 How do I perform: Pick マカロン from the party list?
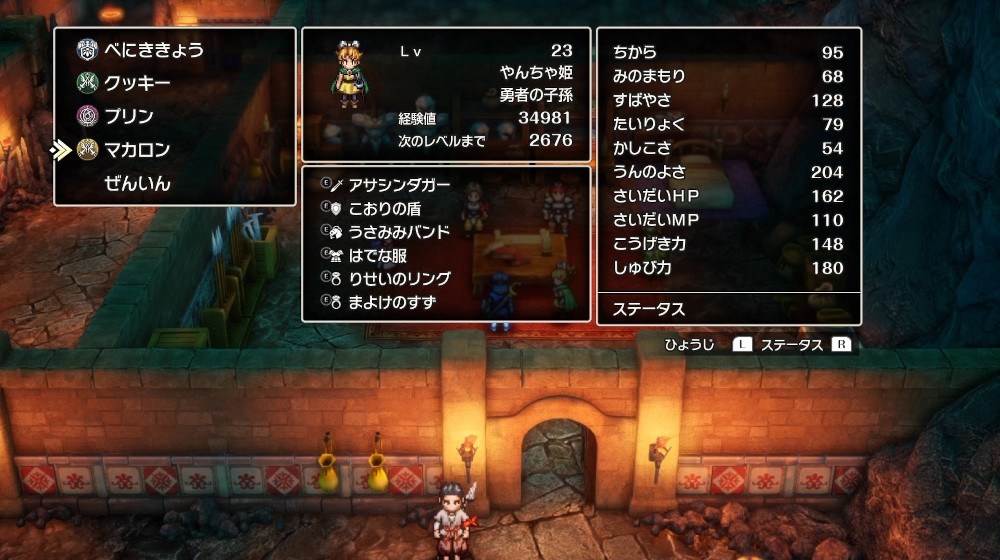click(137, 150)
